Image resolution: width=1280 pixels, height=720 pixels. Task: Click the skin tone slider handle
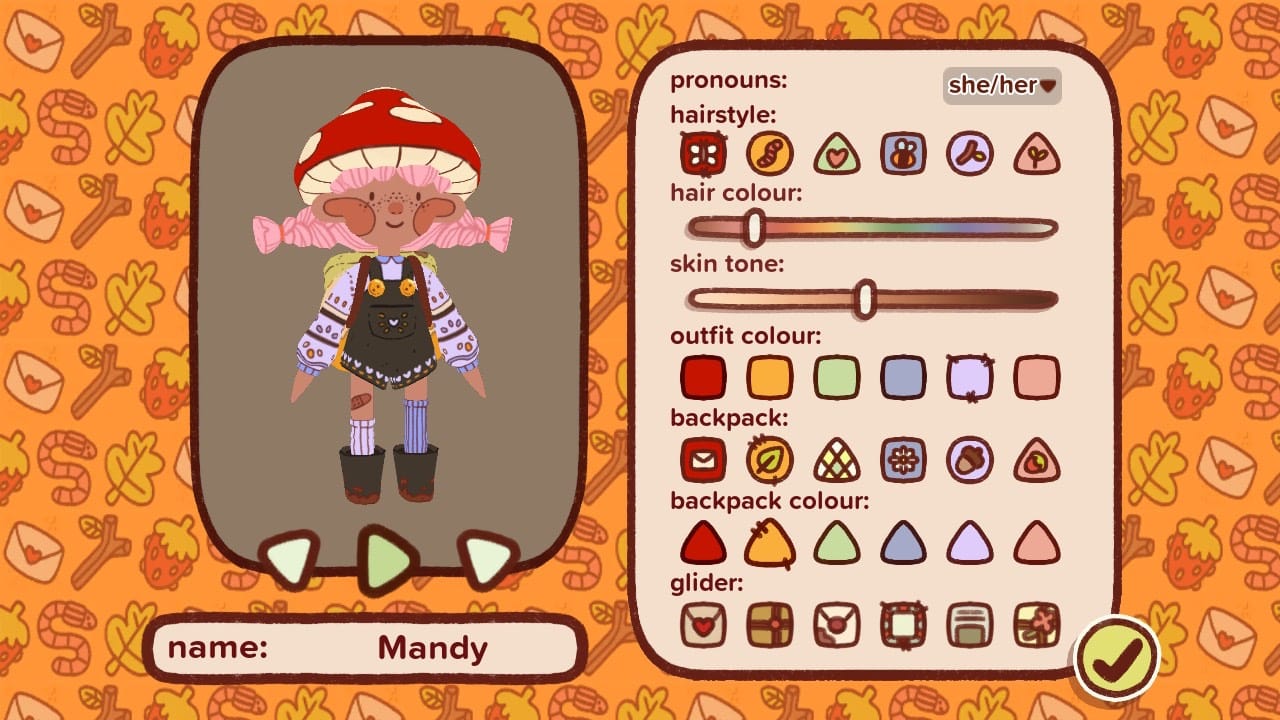pos(866,299)
